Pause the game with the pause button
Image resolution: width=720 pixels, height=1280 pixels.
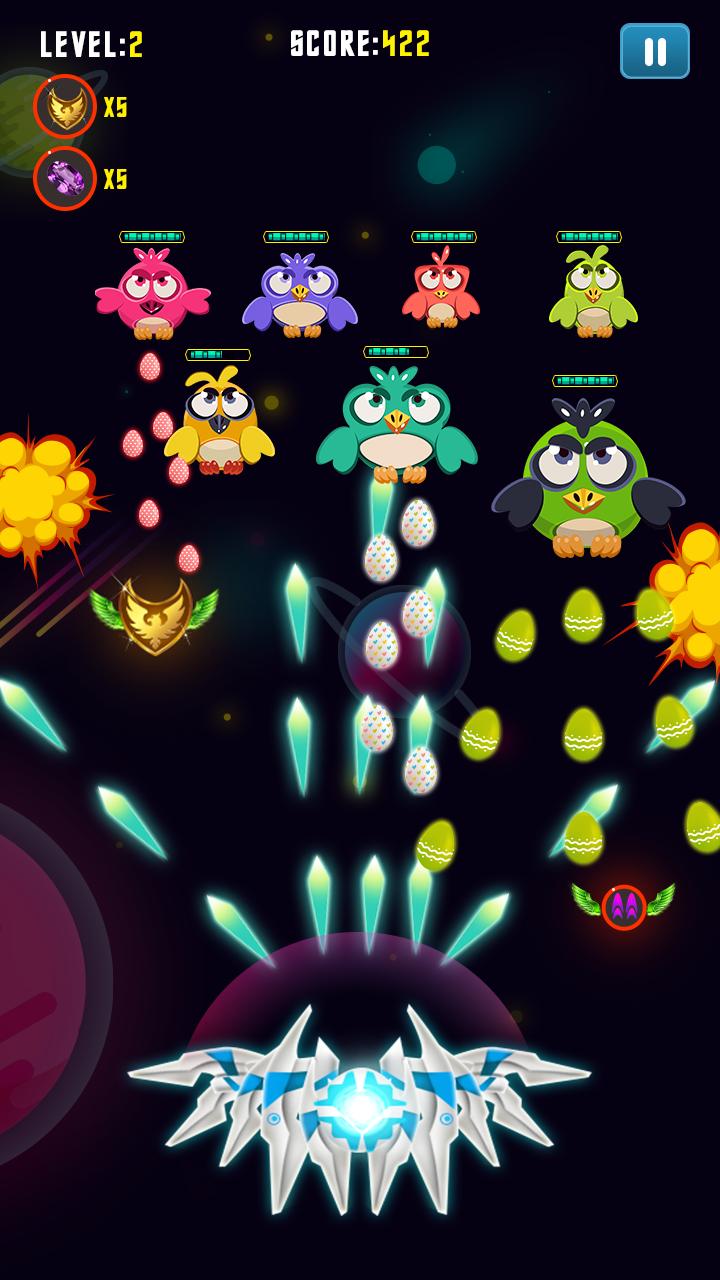pyautogui.click(x=654, y=51)
